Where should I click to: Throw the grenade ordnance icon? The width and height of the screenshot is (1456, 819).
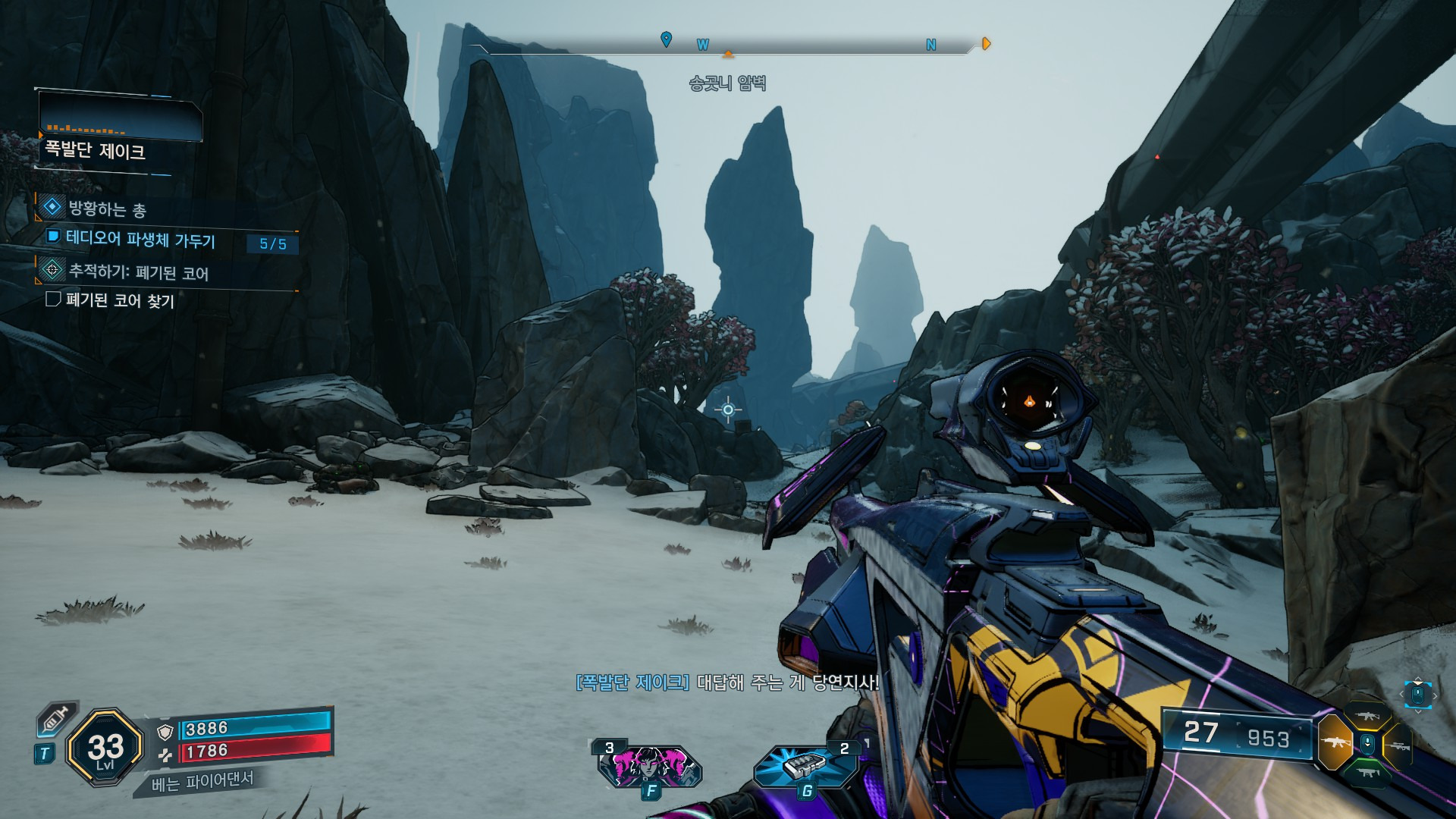805,764
